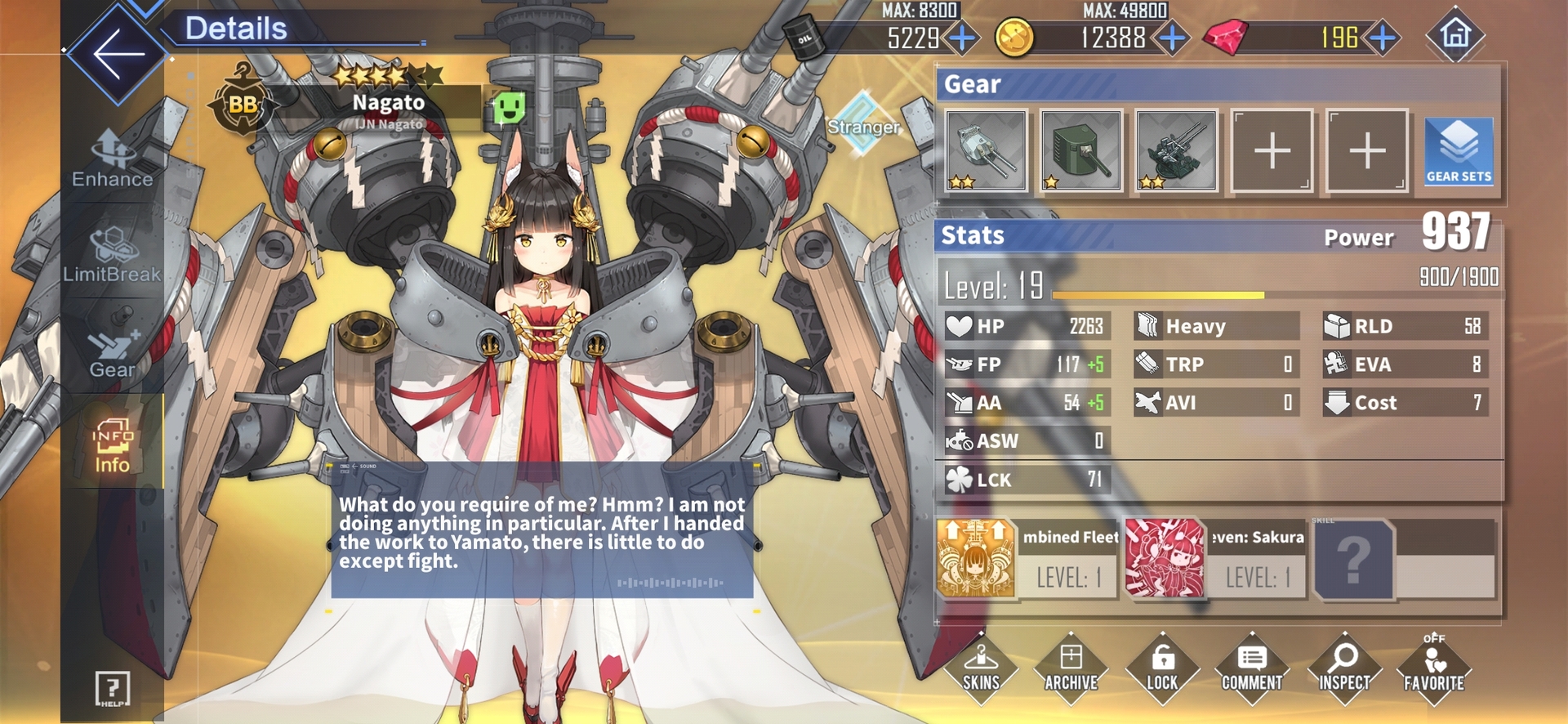The width and height of the screenshot is (1568, 724).
Task: Select the twin main gun gear slot
Action: pyautogui.click(x=986, y=151)
